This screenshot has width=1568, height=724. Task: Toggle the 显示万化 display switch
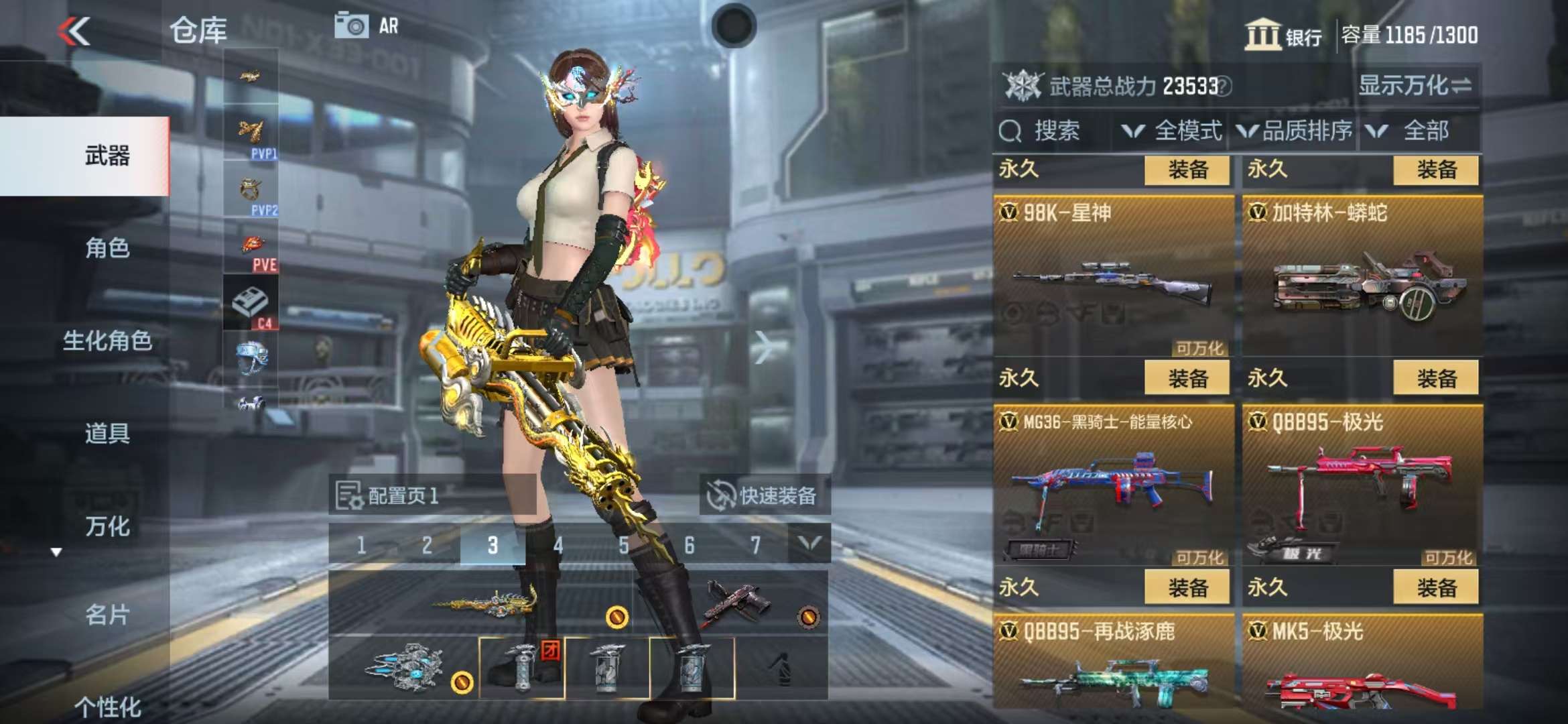(1414, 86)
